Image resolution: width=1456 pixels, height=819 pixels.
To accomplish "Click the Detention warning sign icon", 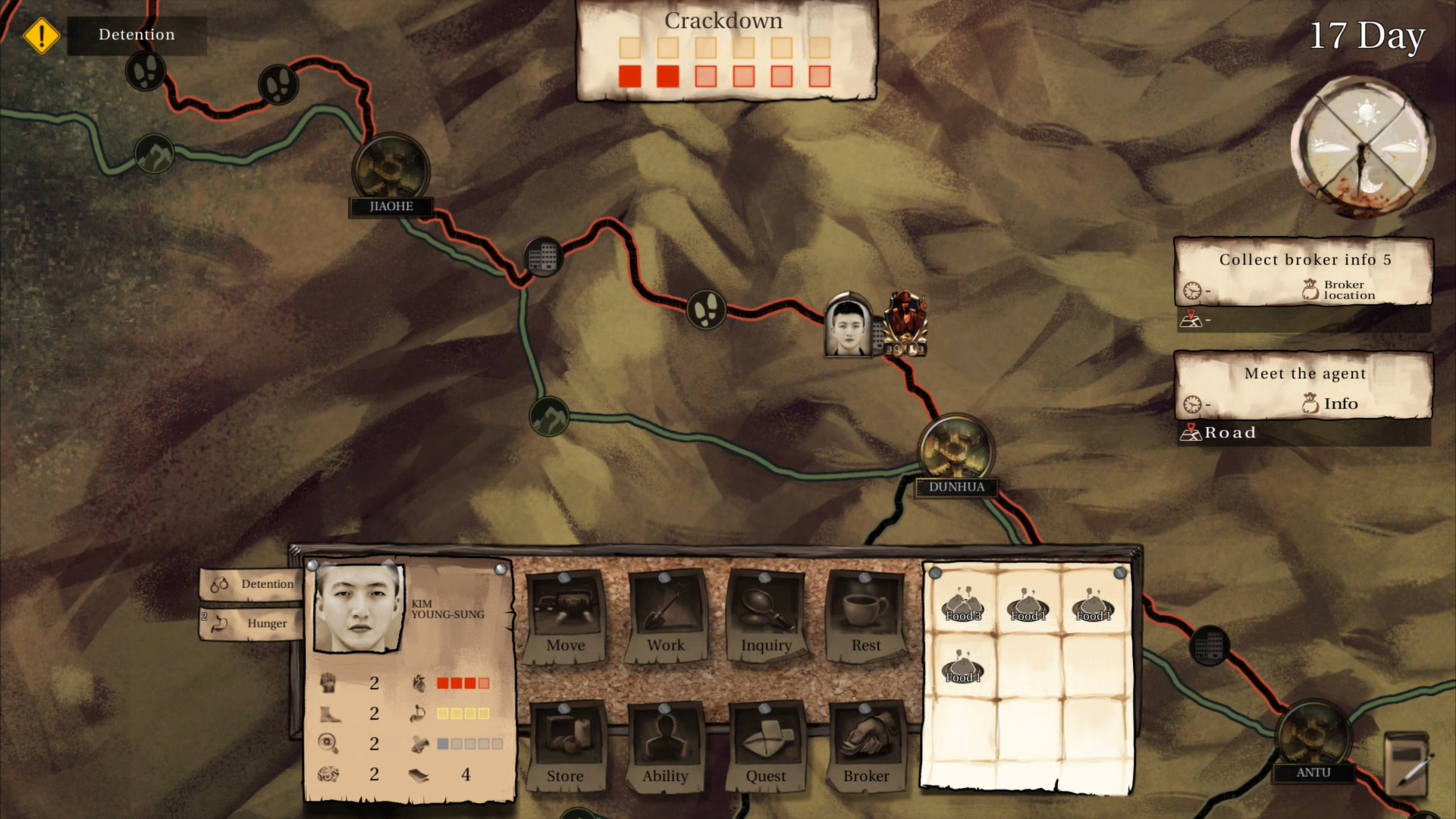I will (x=42, y=34).
